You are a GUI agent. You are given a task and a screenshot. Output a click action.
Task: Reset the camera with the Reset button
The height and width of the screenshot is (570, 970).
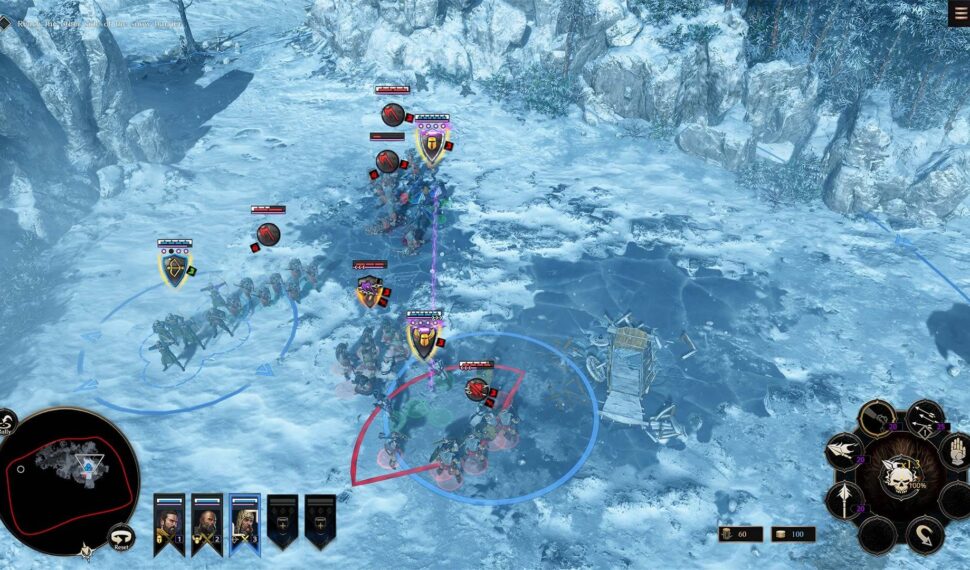click(120, 537)
